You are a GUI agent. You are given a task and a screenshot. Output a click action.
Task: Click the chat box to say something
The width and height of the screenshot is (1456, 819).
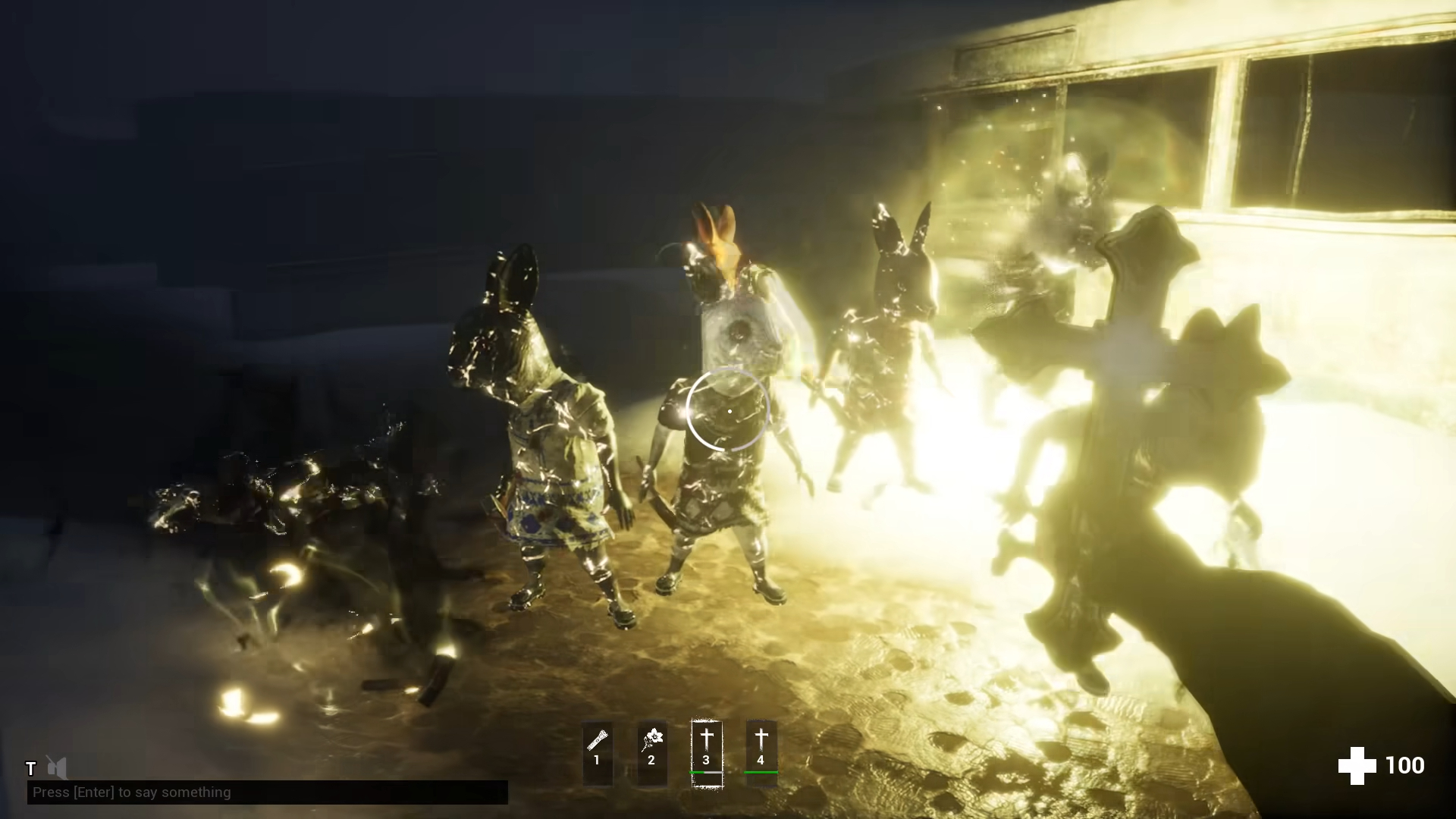pos(267,792)
